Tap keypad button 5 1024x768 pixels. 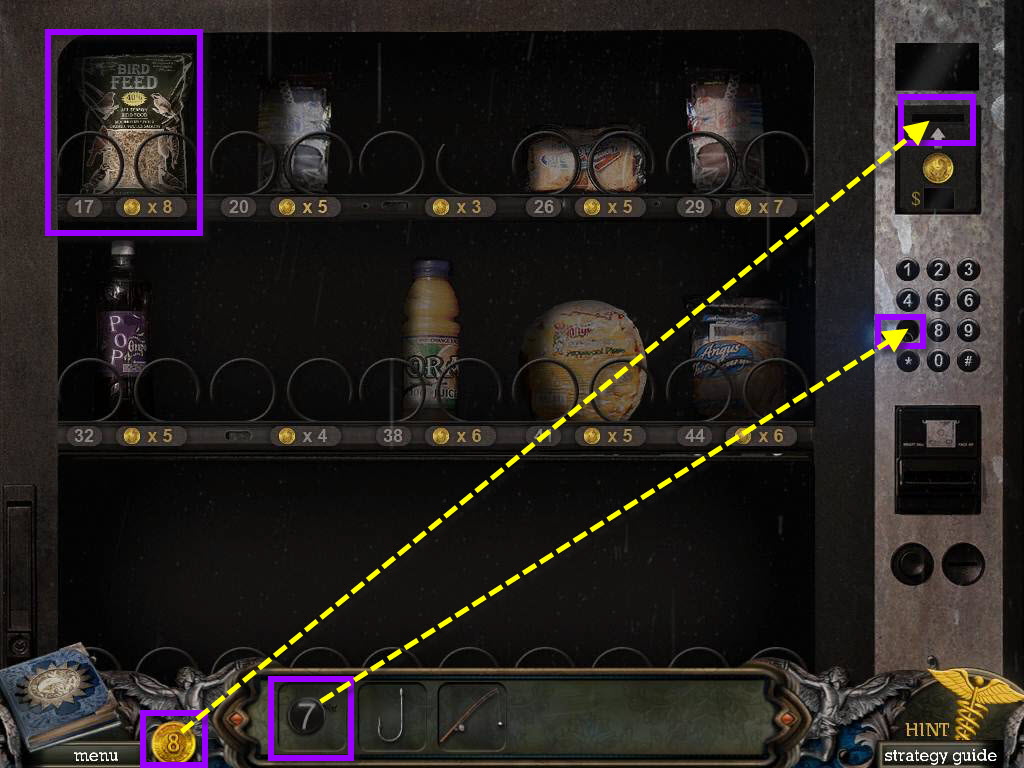tap(938, 300)
